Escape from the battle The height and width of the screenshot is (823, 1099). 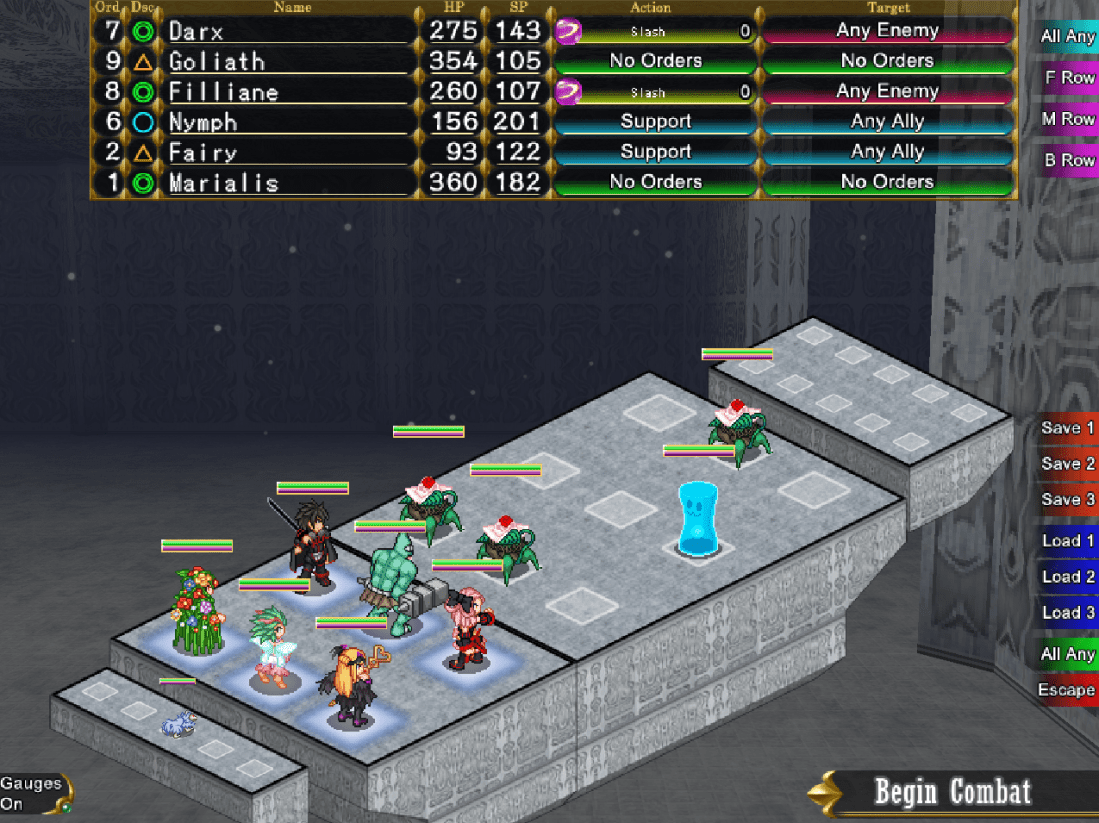click(1066, 690)
